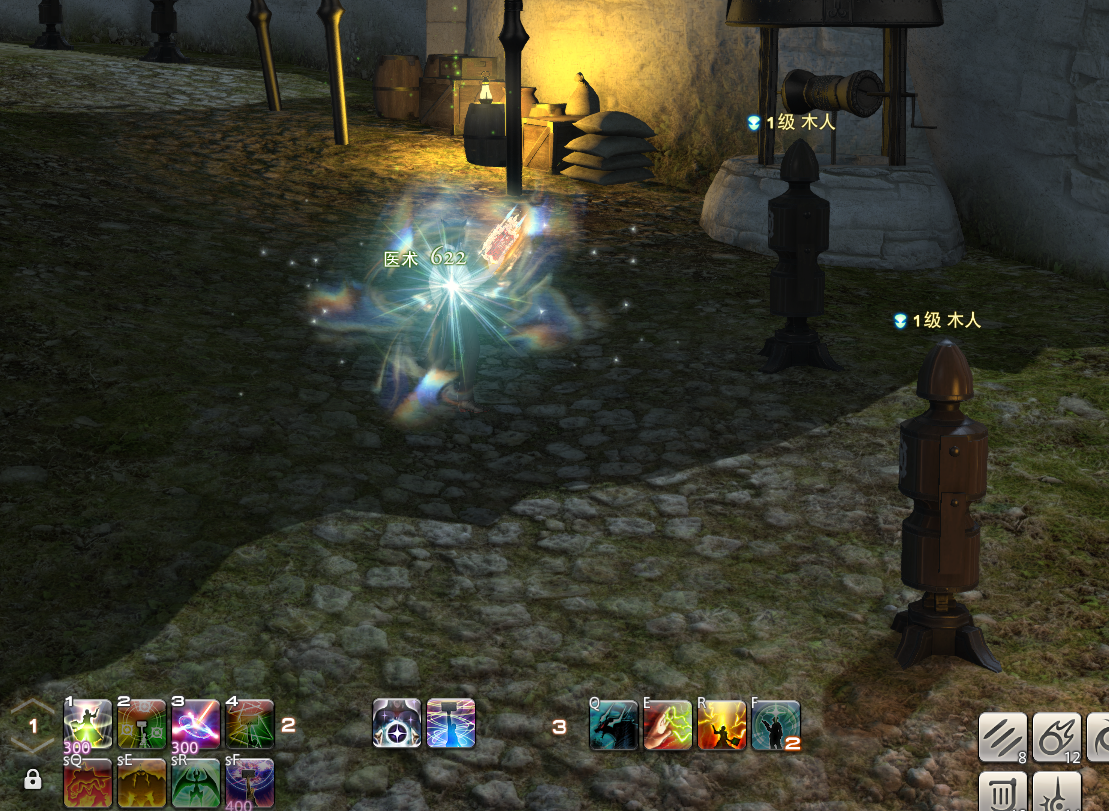Activate the blue dragon ability on Q
Viewport: 1109px width, 811px height.
613,725
